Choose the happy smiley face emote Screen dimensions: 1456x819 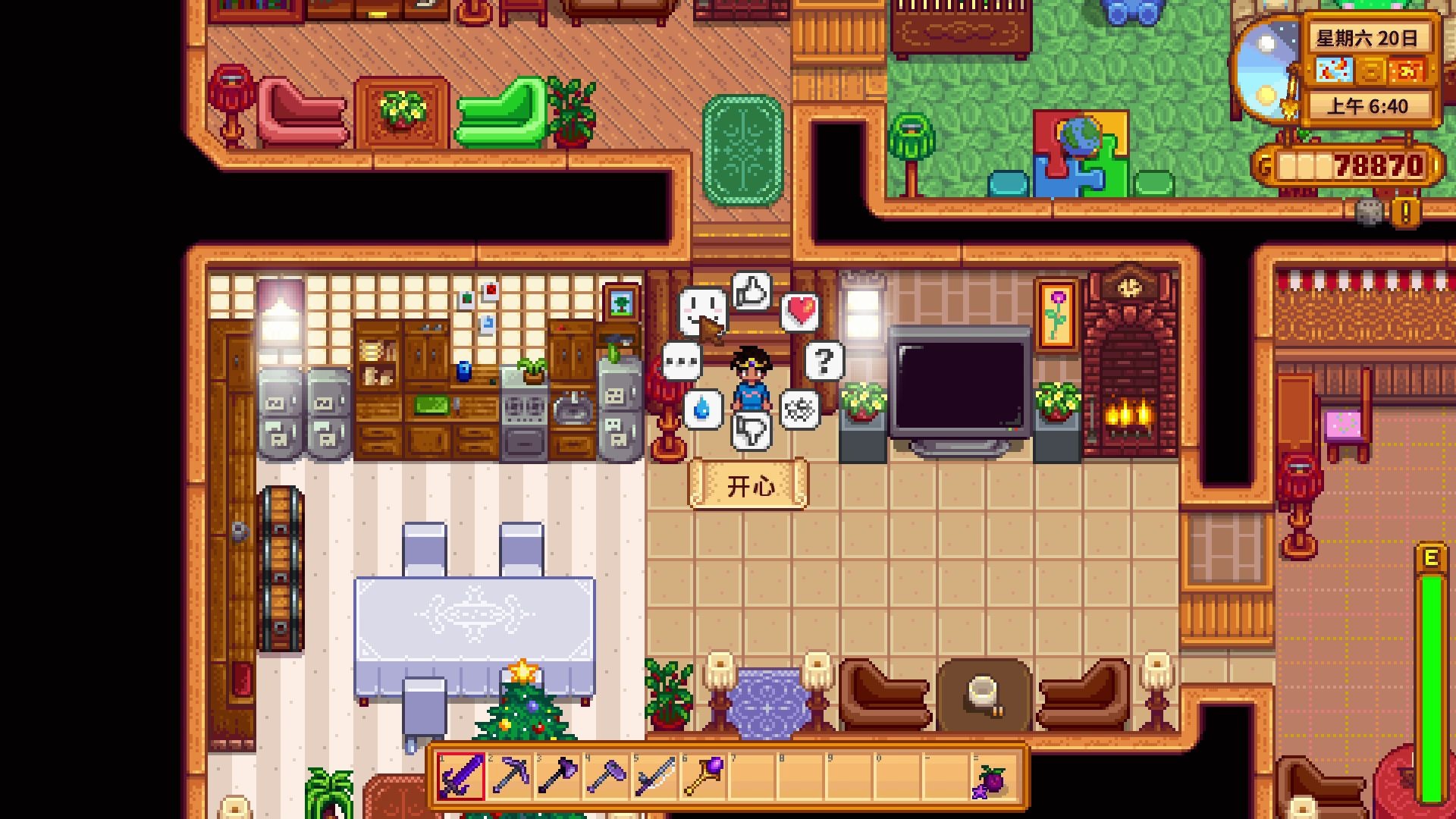[701, 310]
